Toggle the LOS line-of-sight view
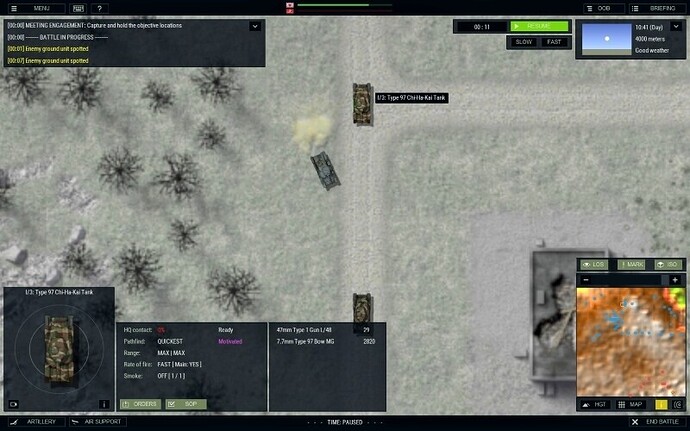 click(593, 264)
